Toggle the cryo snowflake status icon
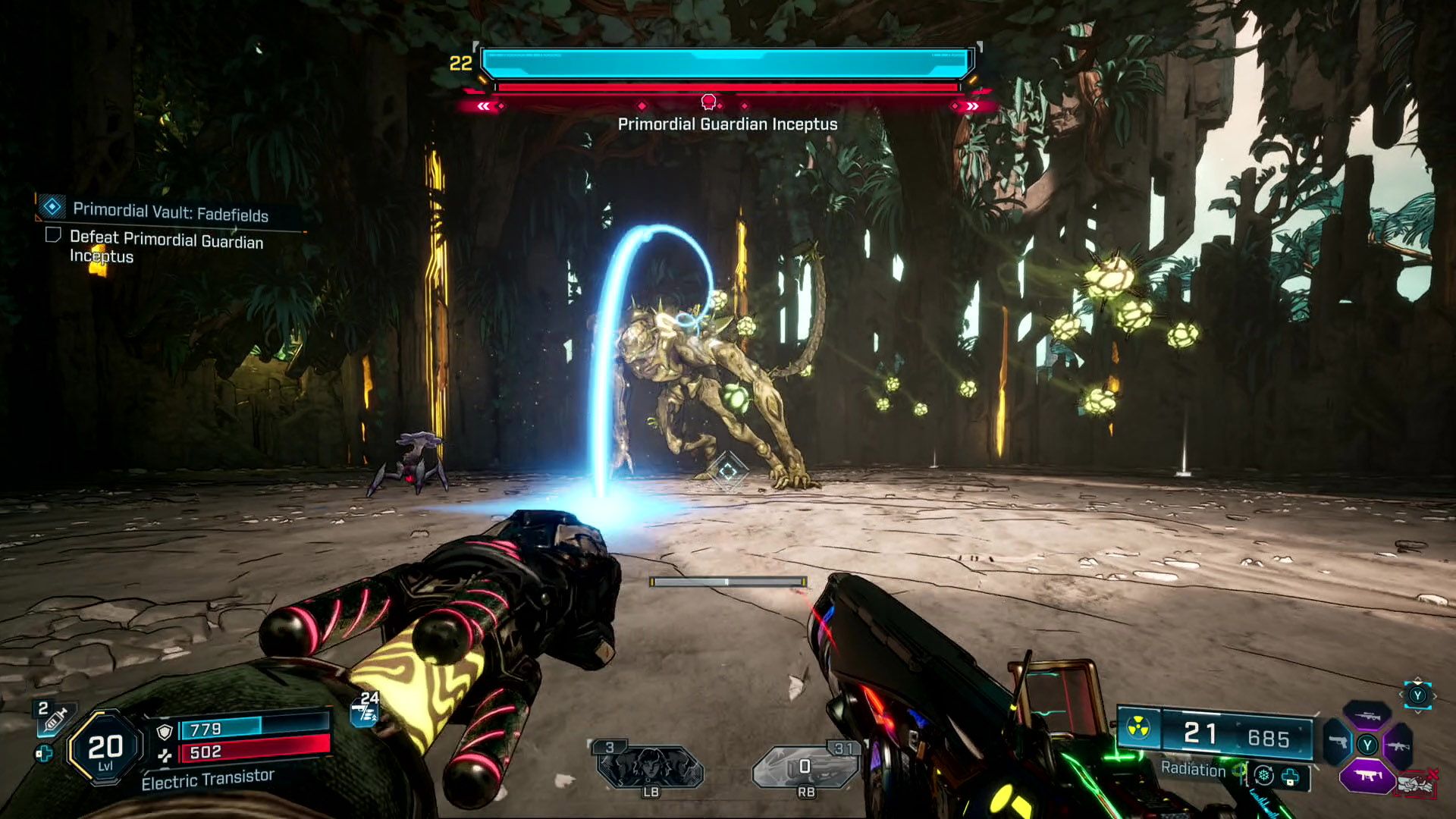The width and height of the screenshot is (1456, 819). pos(1263,776)
